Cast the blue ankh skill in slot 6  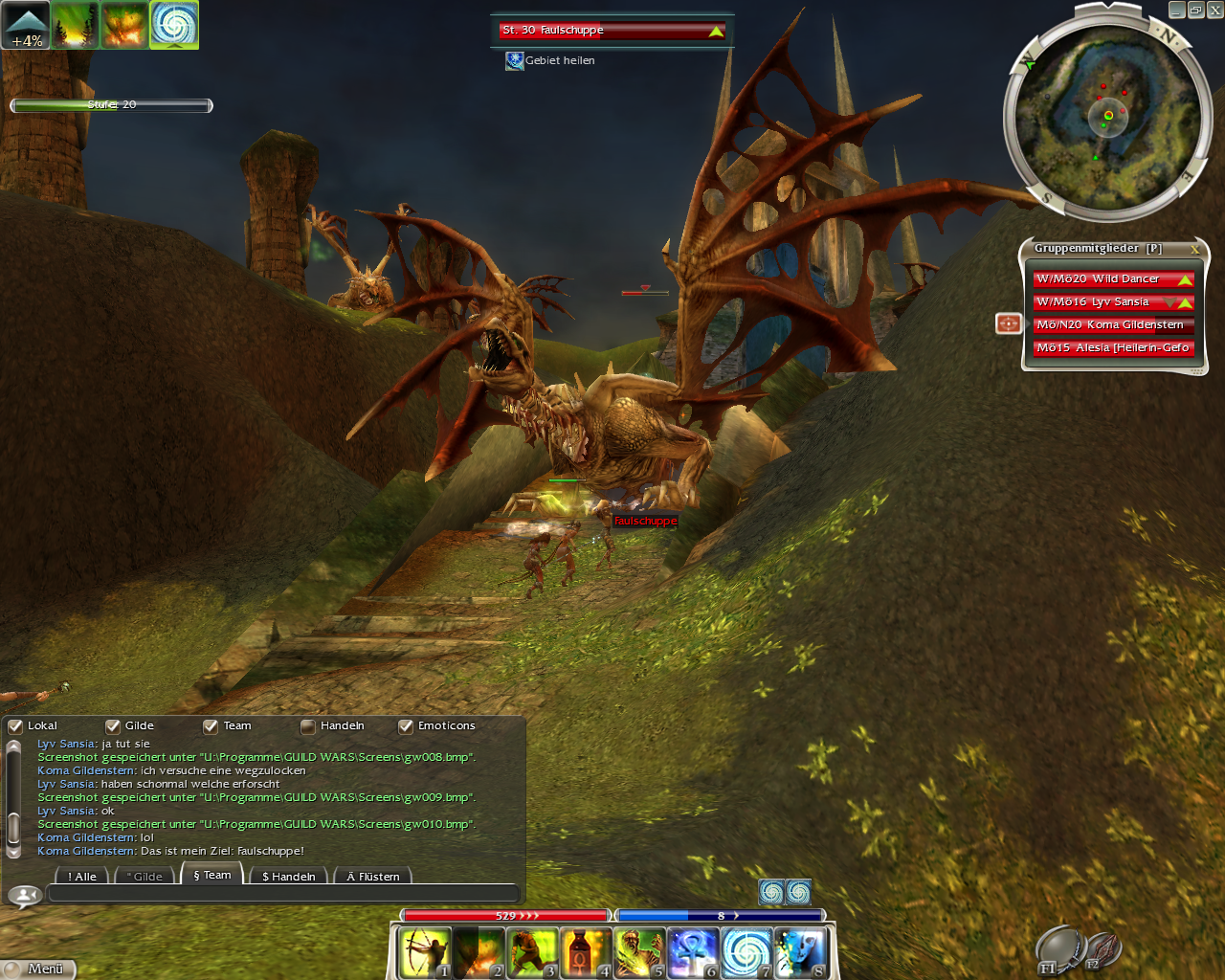[693, 952]
